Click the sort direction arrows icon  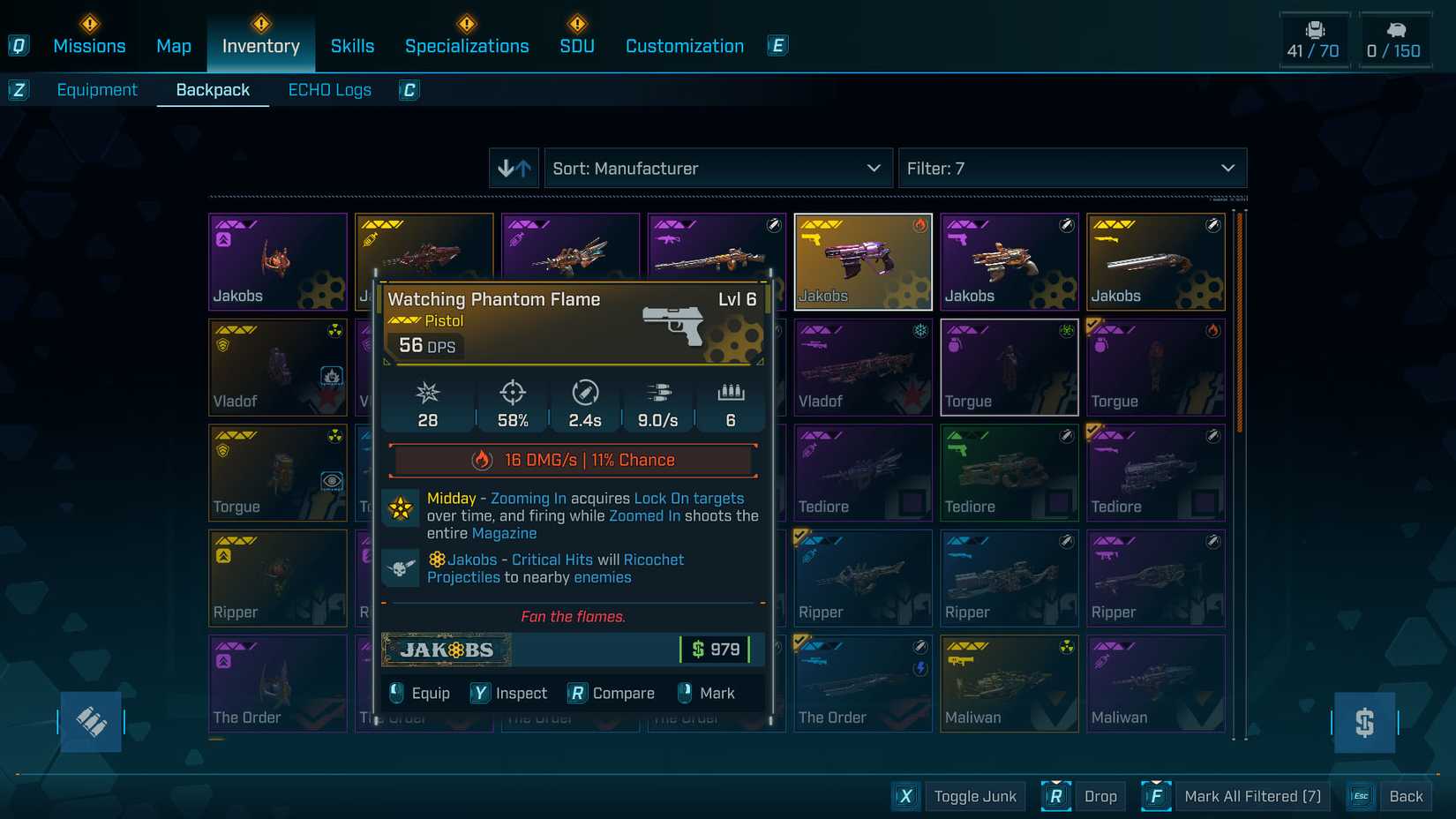tap(514, 168)
